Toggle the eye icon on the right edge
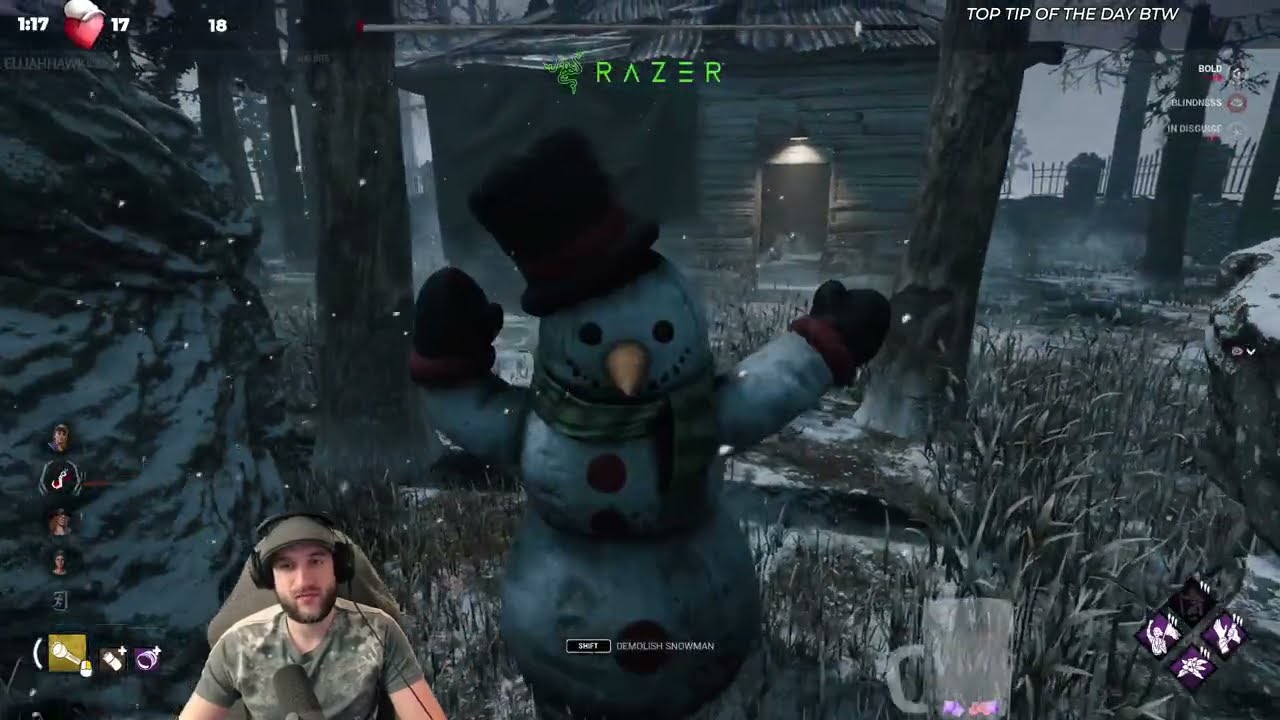The image size is (1280, 720). click(1239, 351)
